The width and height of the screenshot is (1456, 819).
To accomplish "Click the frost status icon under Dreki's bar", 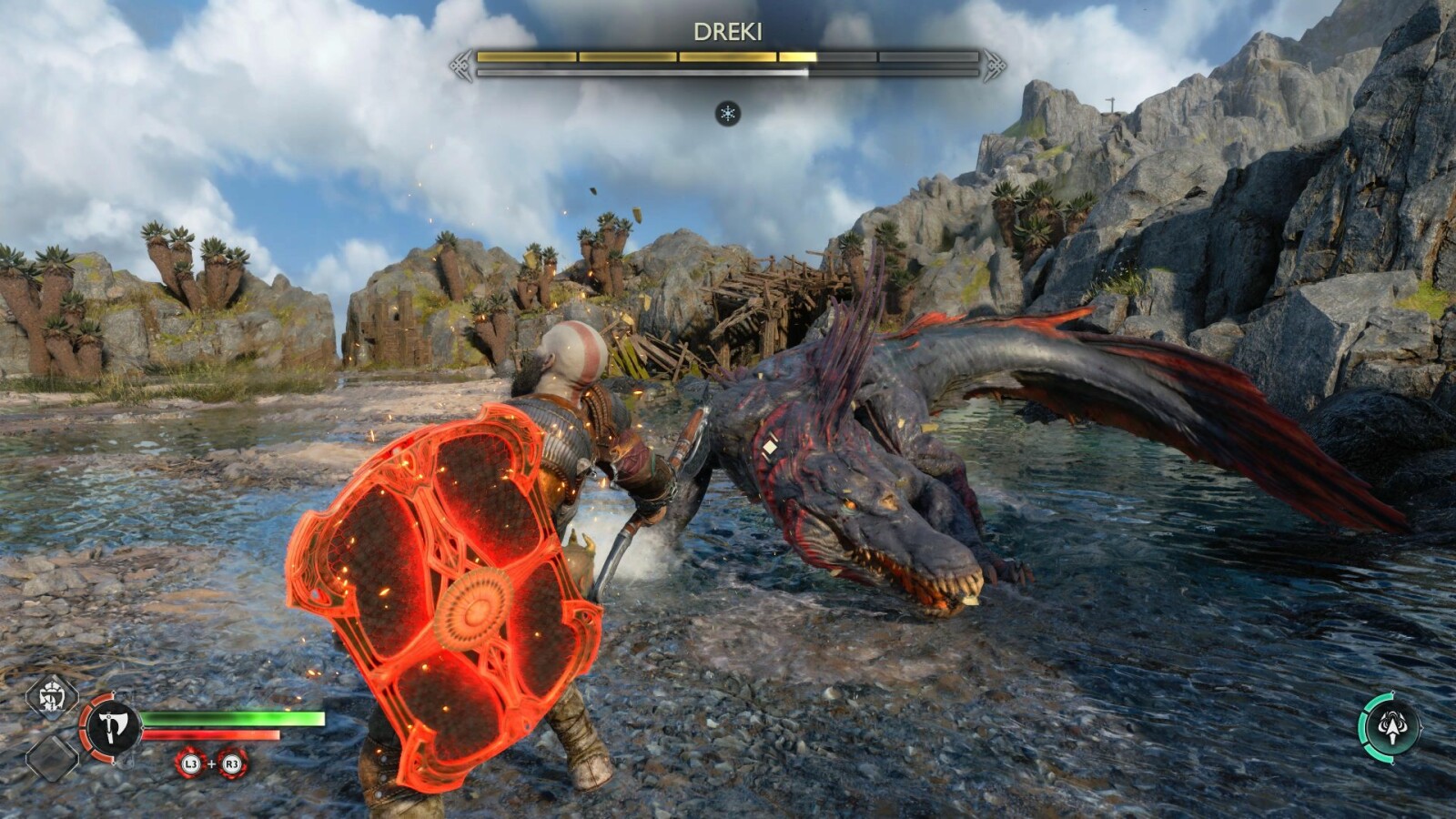I will coord(727,114).
